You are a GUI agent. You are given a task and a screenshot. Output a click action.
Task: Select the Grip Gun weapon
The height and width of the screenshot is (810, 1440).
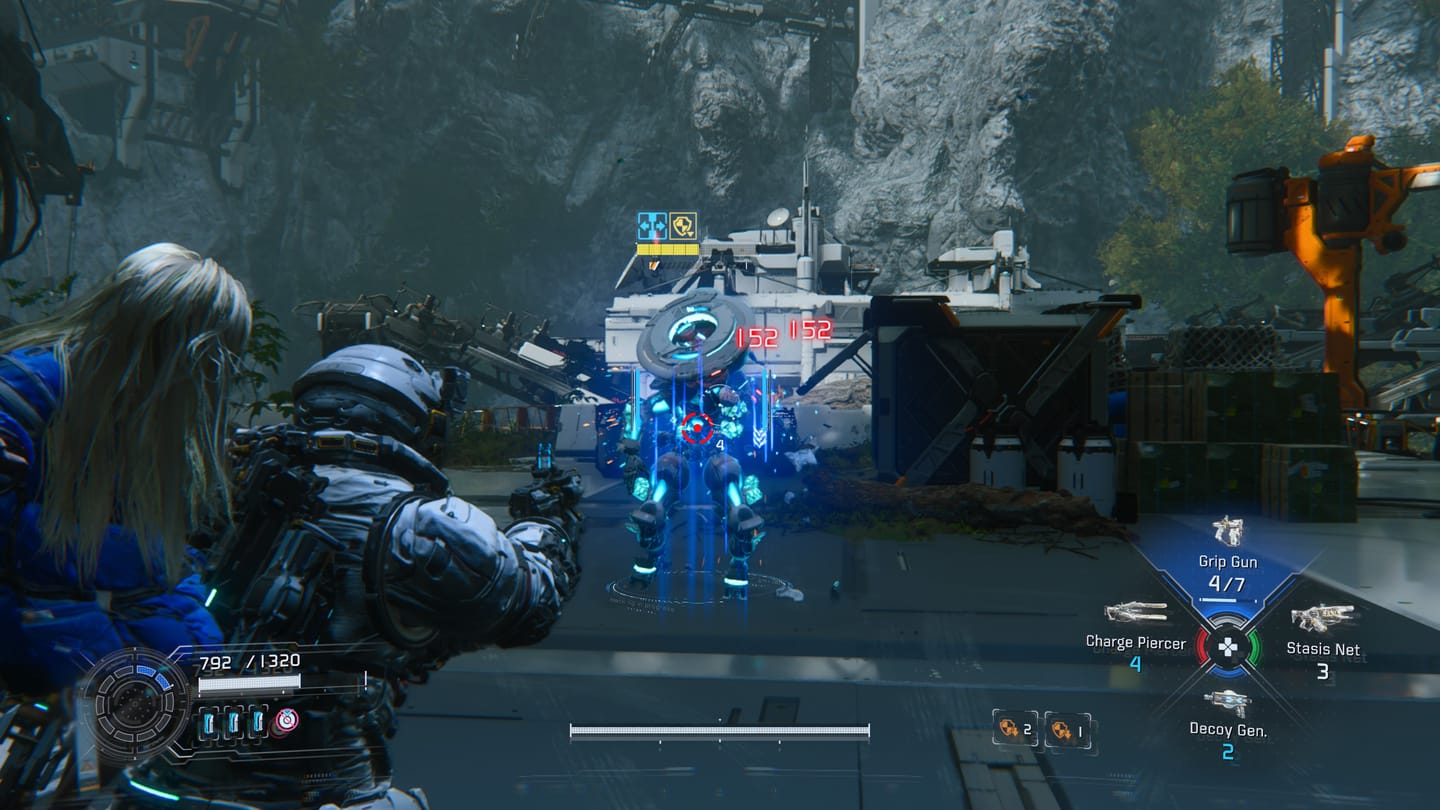click(1227, 532)
